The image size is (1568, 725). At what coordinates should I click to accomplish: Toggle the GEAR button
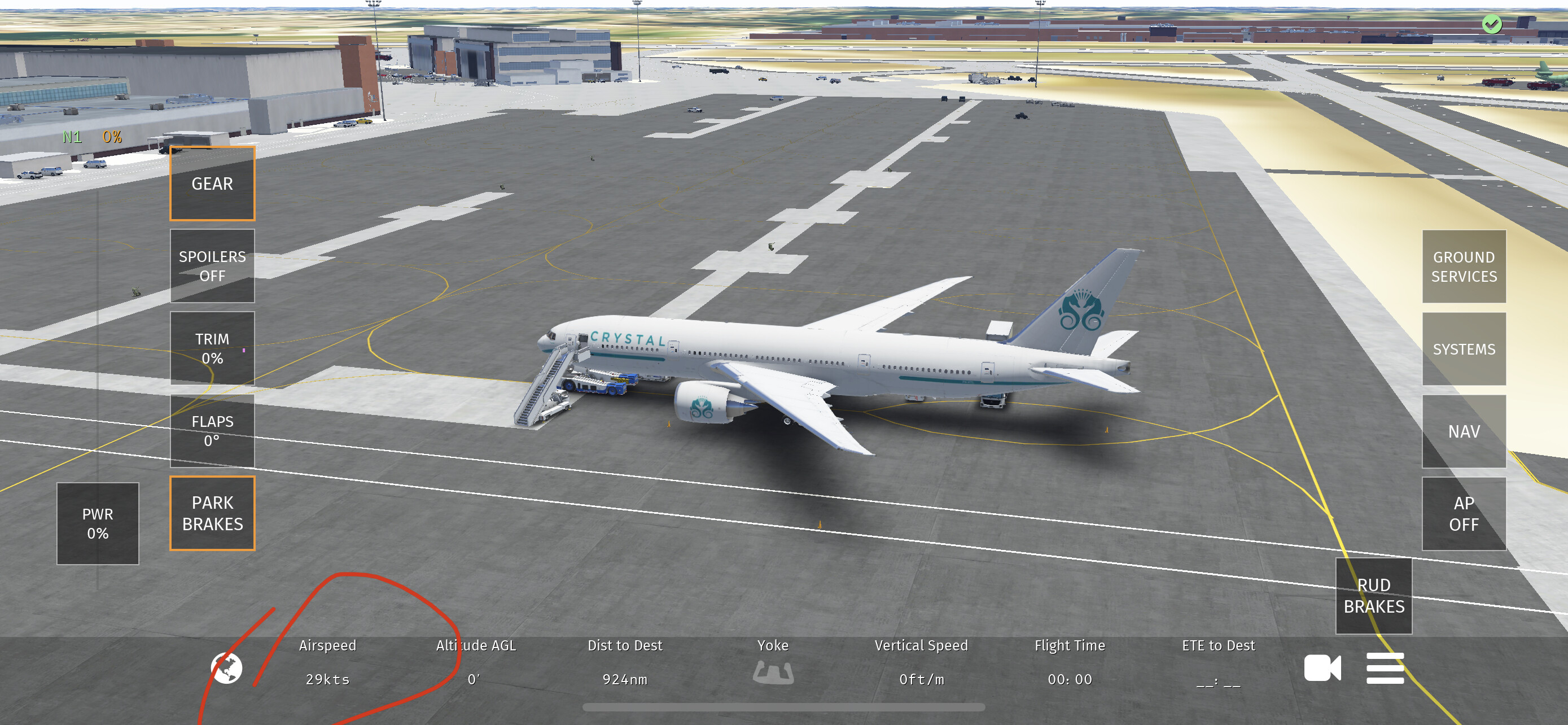click(212, 184)
